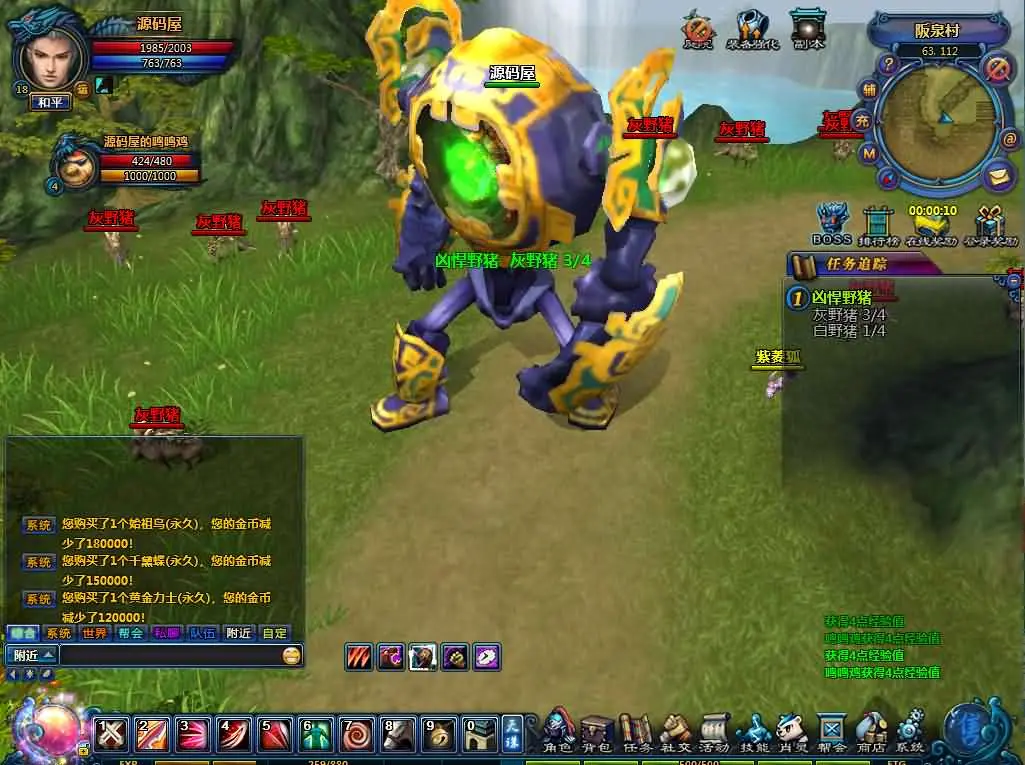Screen dimensions: 1025x765
Task: Click the chat message input box
Action: coord(170,656)
